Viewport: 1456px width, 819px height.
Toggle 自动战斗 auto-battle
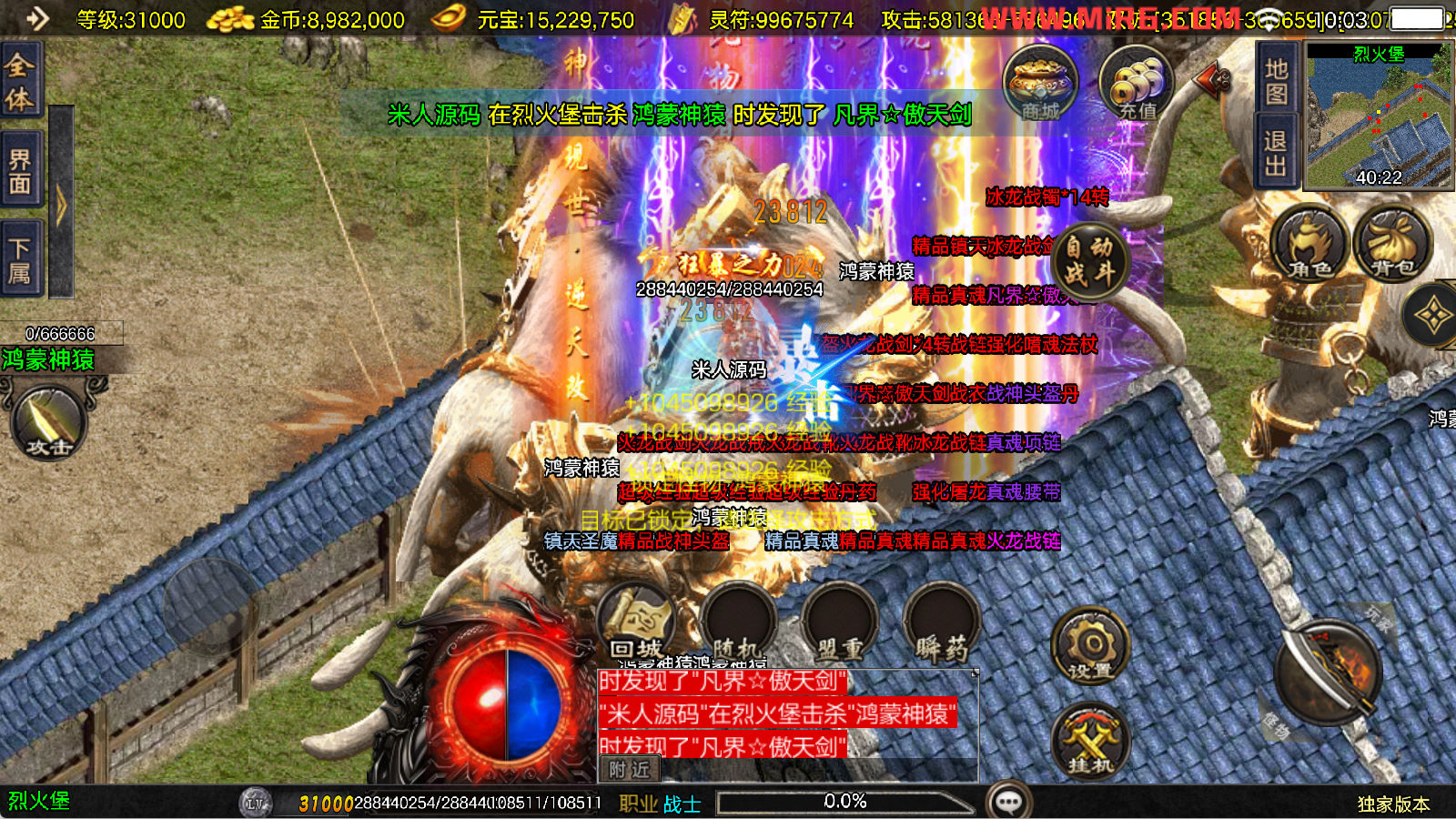[x=1090, y=261]
